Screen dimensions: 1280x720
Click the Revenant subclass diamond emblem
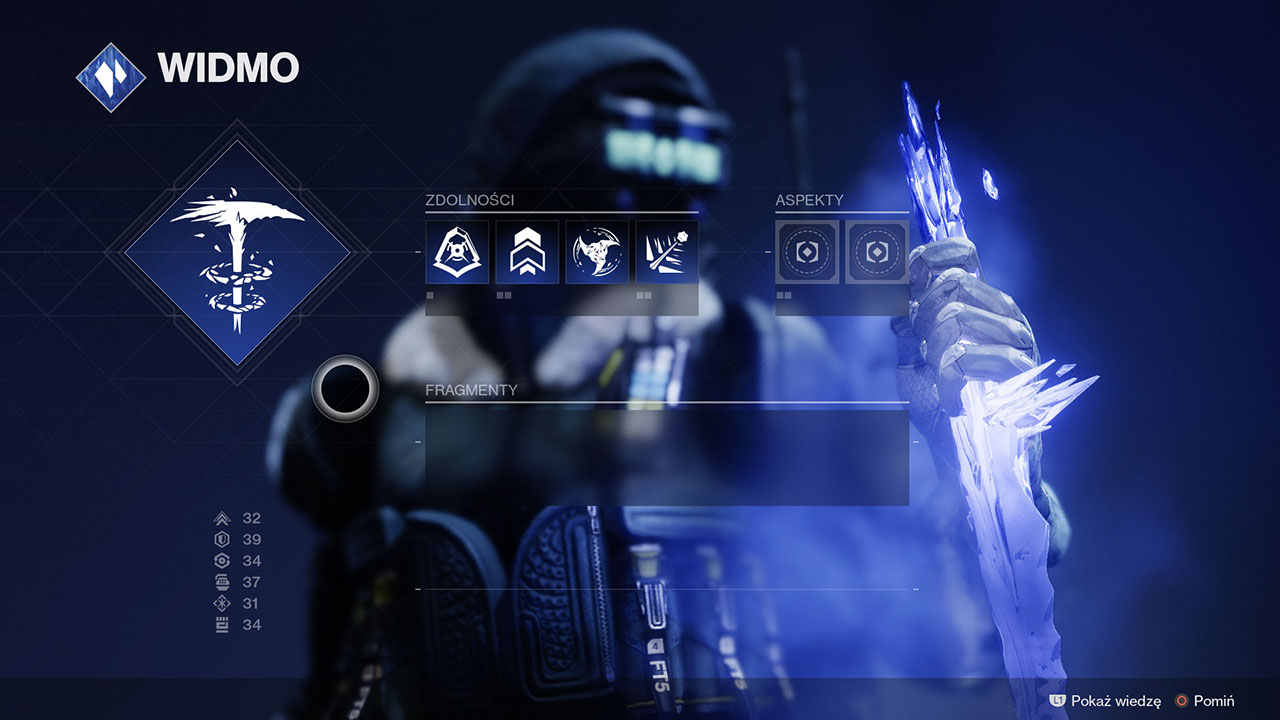click(x=240, y=250)
